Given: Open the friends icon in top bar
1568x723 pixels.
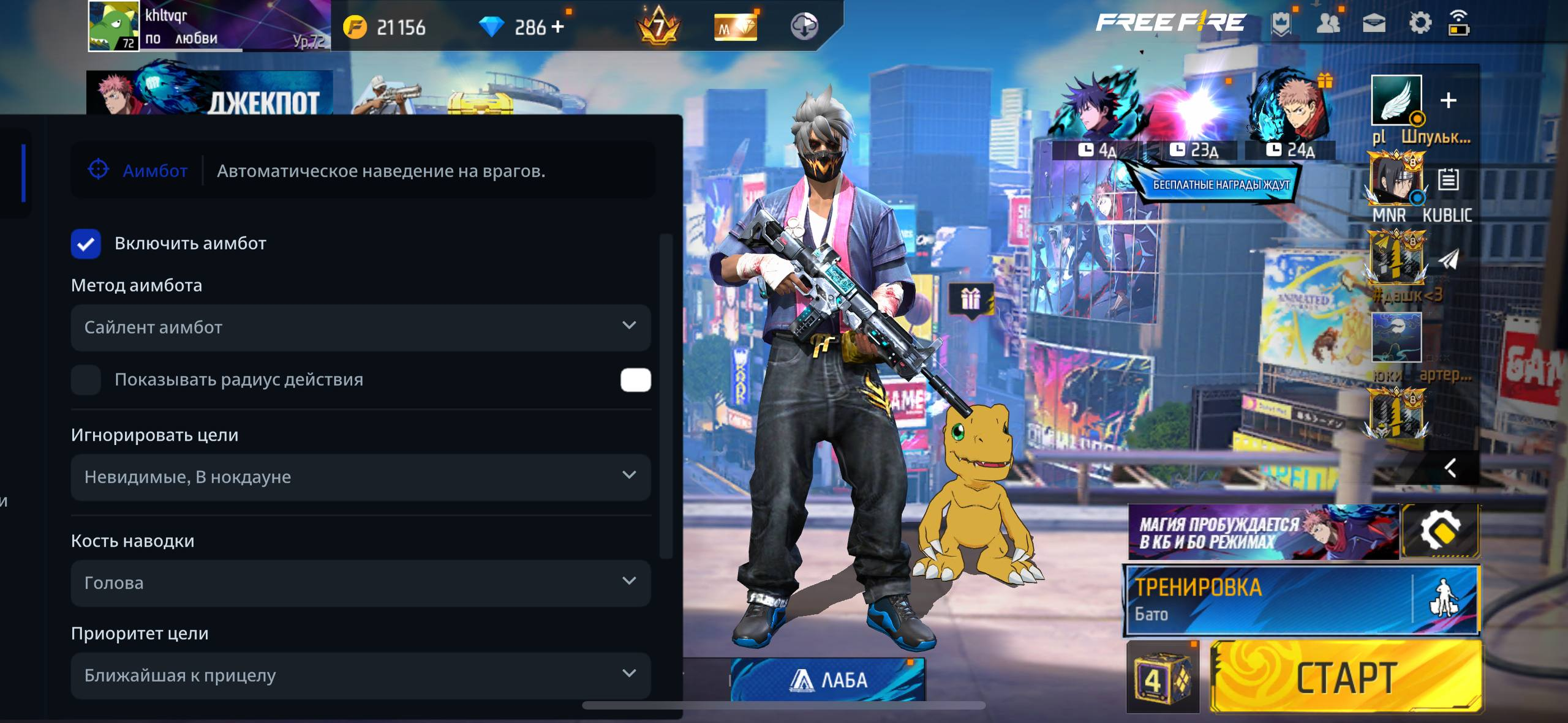Looking at the screenshot, I should (x=1328, y=24).
